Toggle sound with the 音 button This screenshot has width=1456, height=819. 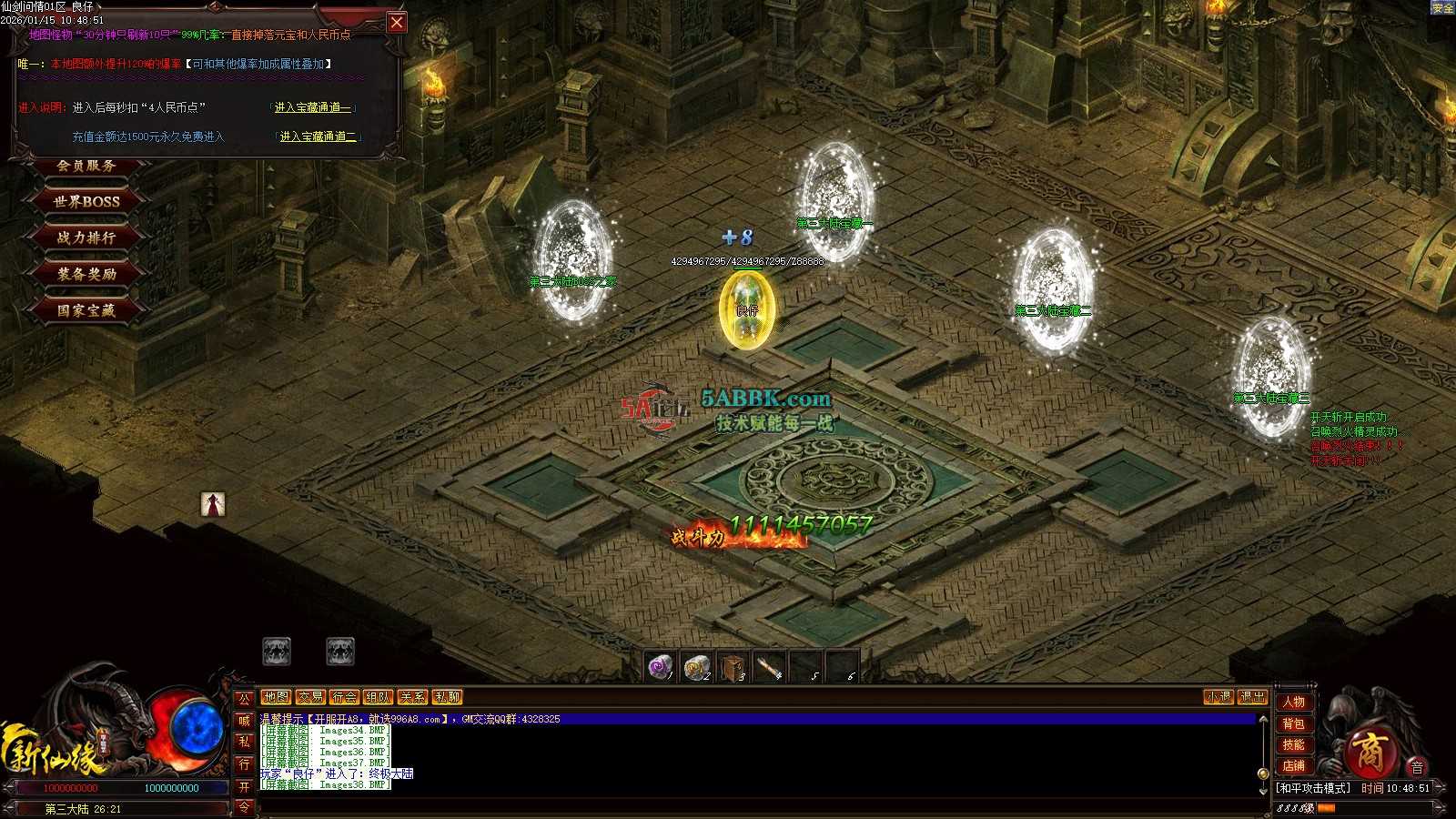(1417, 767)
